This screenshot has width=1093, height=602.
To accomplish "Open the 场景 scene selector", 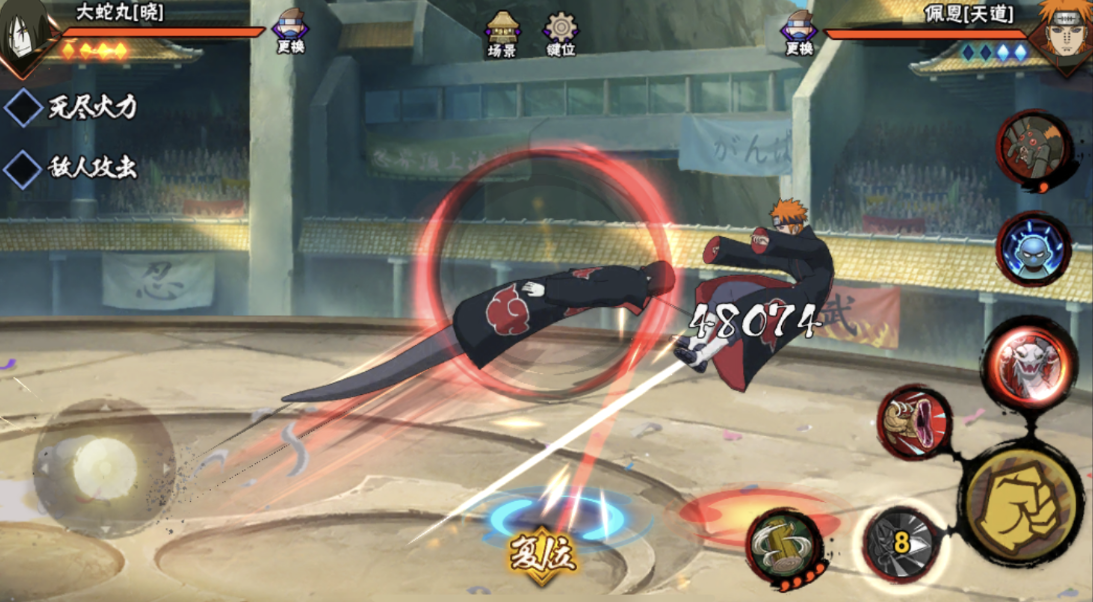I will pos(502,33).
